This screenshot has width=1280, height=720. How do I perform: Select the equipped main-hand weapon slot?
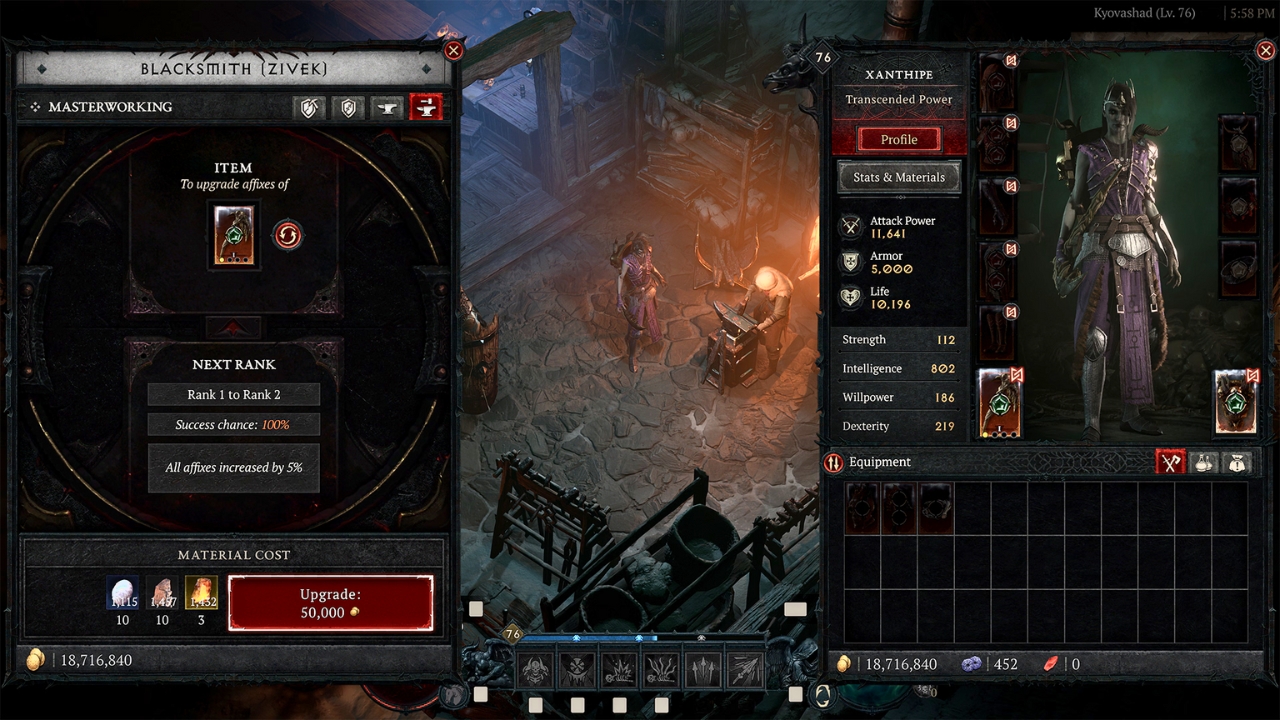999,403
